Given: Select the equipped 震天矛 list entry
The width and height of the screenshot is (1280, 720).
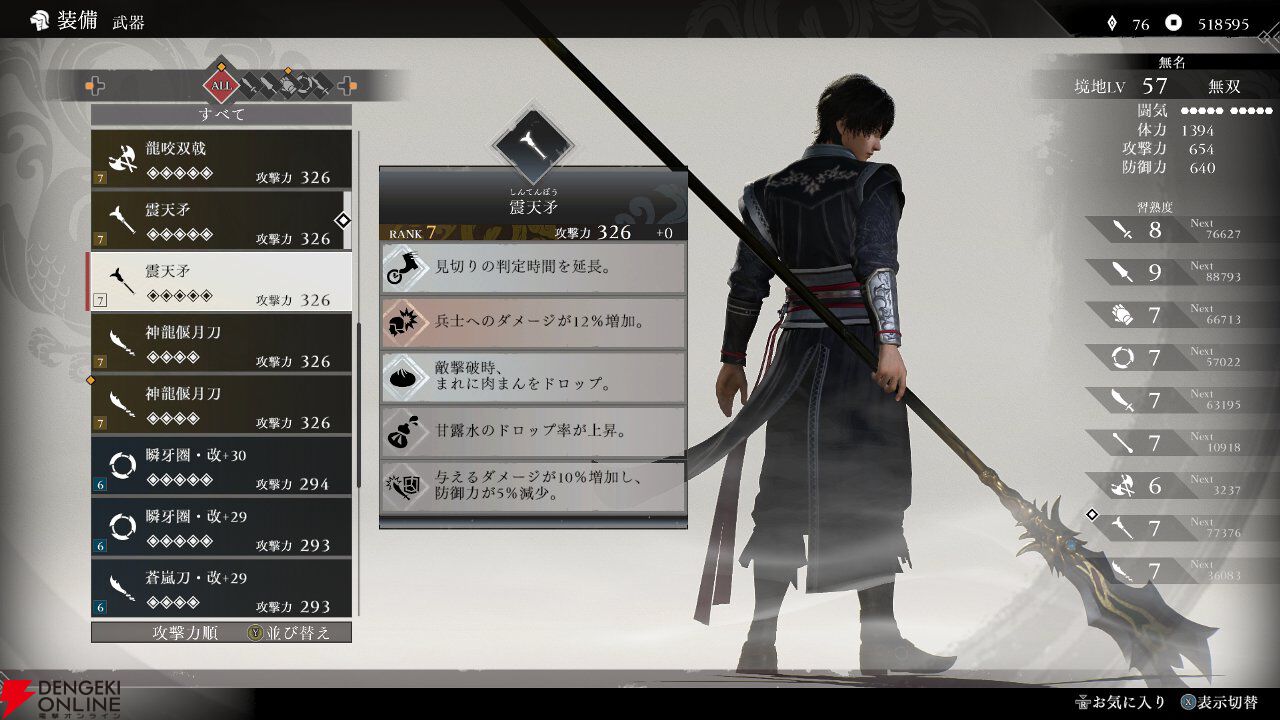Looking at the screenshot, I should [222, 222].
